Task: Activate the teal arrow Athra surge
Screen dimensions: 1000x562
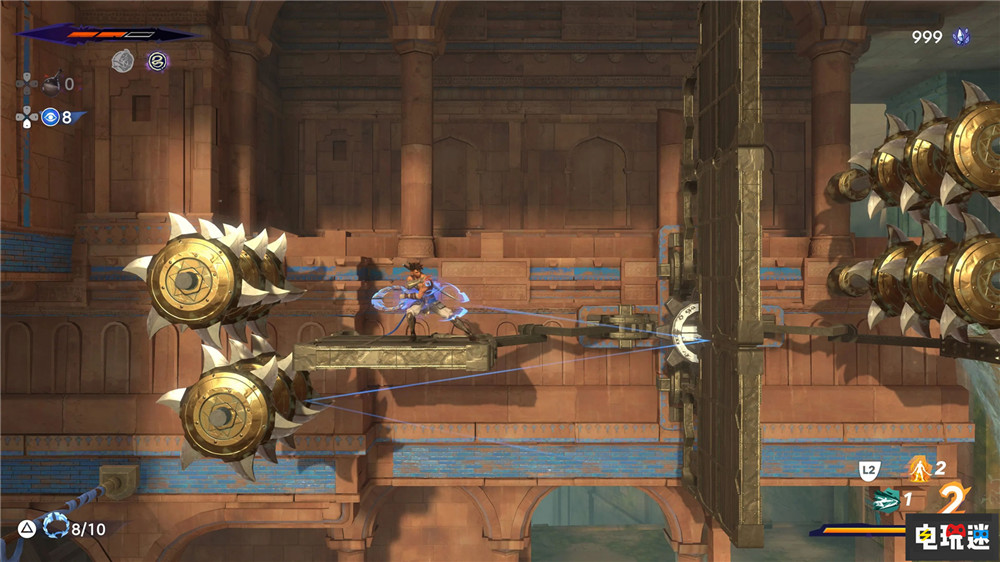Action: pos(885,499)
